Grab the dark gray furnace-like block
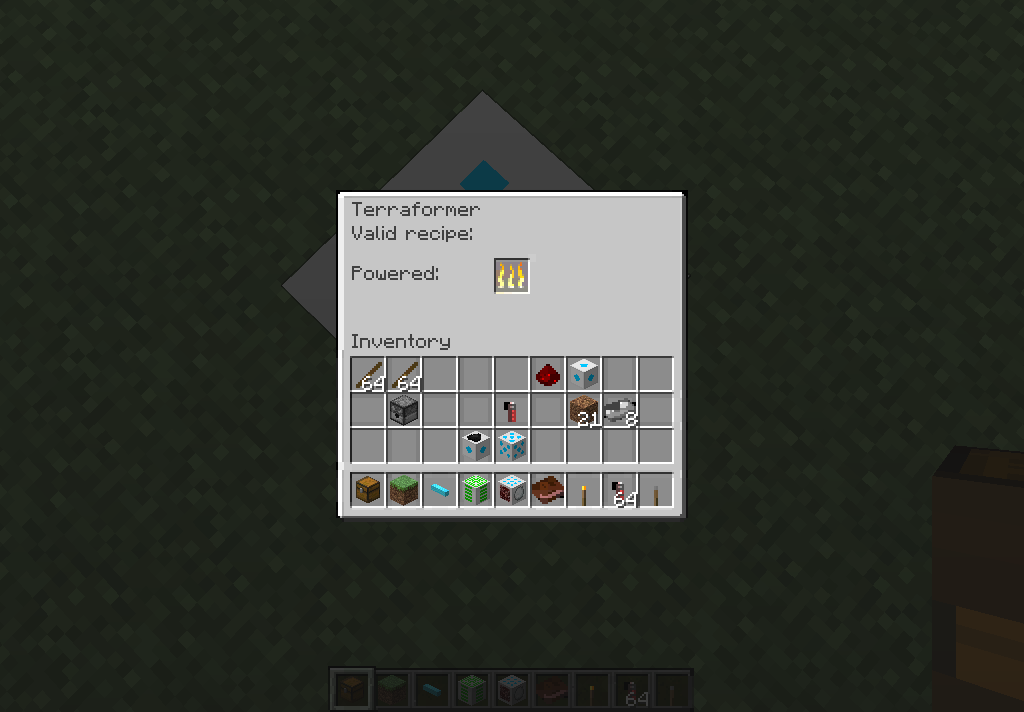1024x712 pixels. tap(403, 410)
